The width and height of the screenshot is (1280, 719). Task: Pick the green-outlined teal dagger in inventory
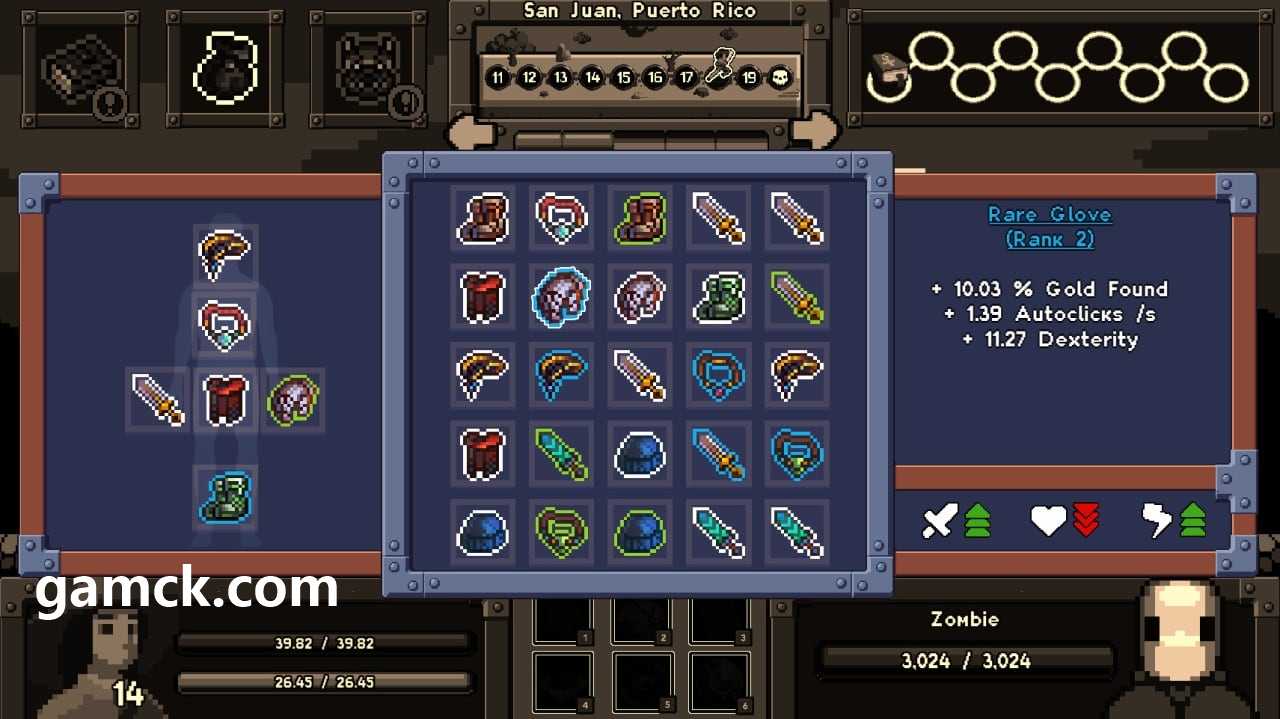click(561, 453)
